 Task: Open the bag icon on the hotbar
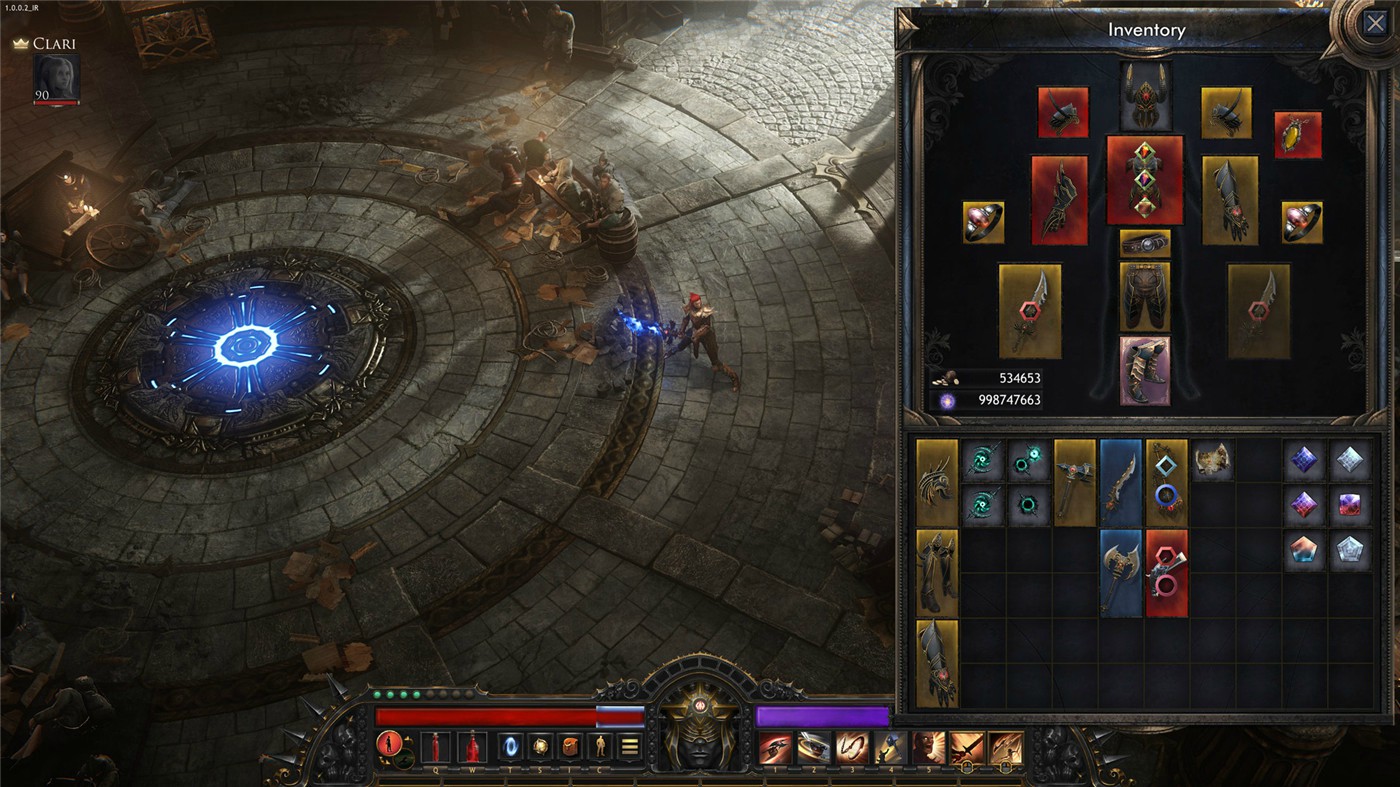pos(570,745)
